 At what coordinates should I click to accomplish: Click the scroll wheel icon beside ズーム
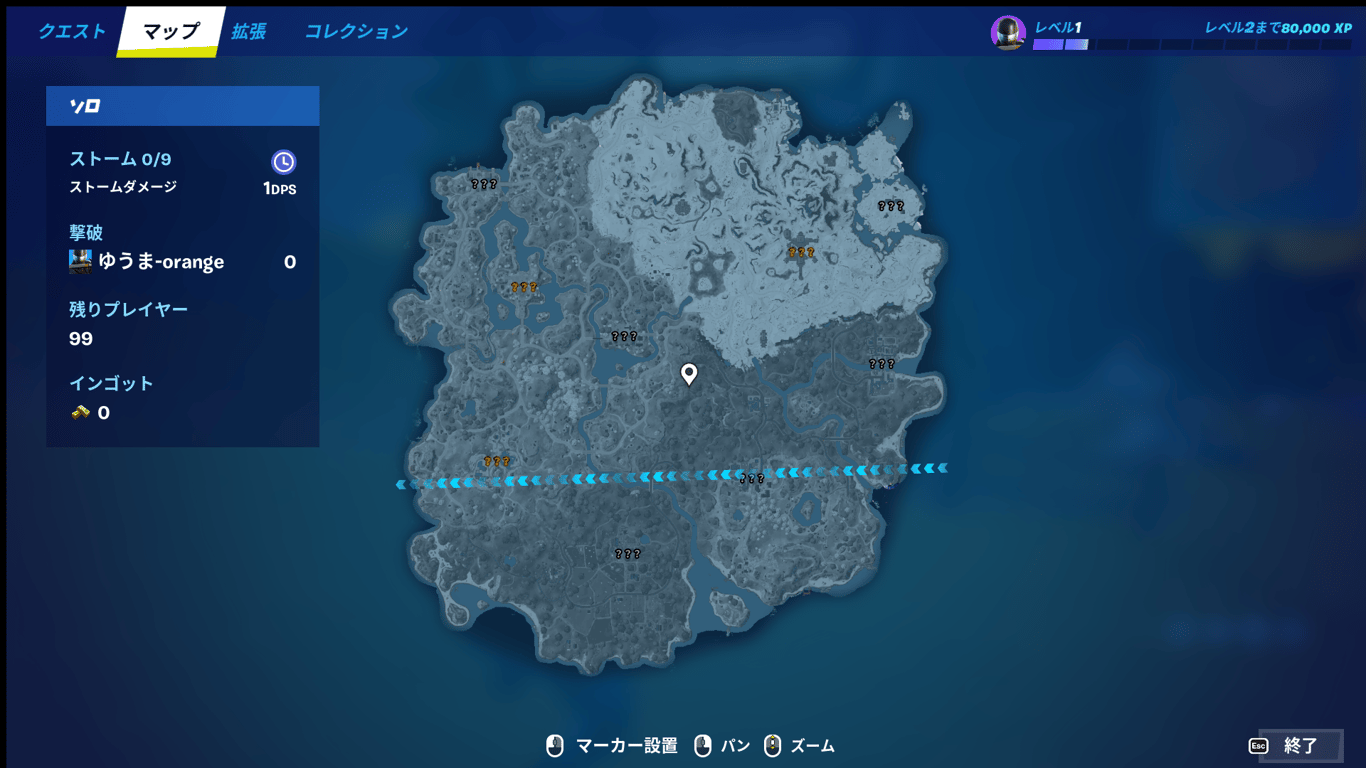coord(773,745)
